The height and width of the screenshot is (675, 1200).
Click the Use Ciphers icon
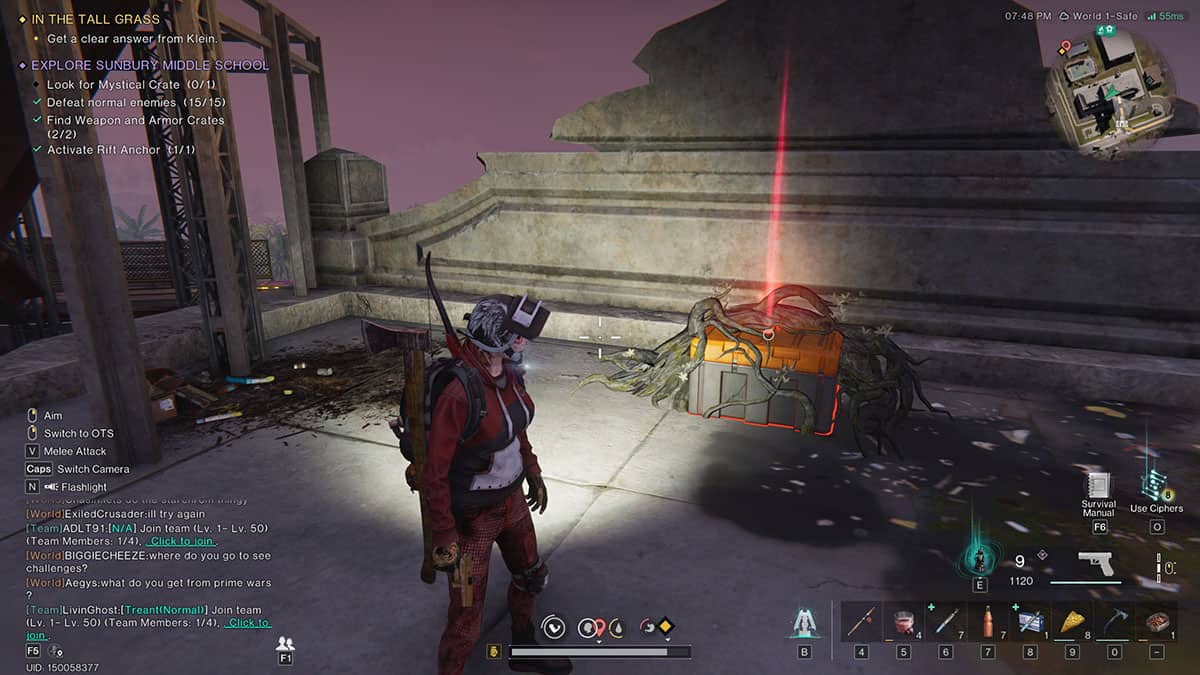(x=1155, y=487)
